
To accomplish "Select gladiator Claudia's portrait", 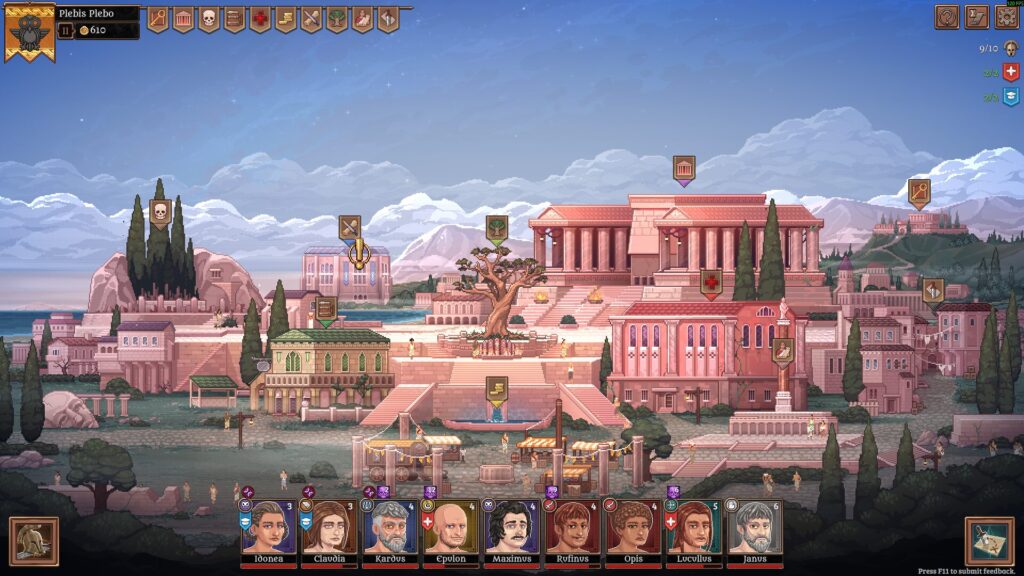I will pos(328,527).
